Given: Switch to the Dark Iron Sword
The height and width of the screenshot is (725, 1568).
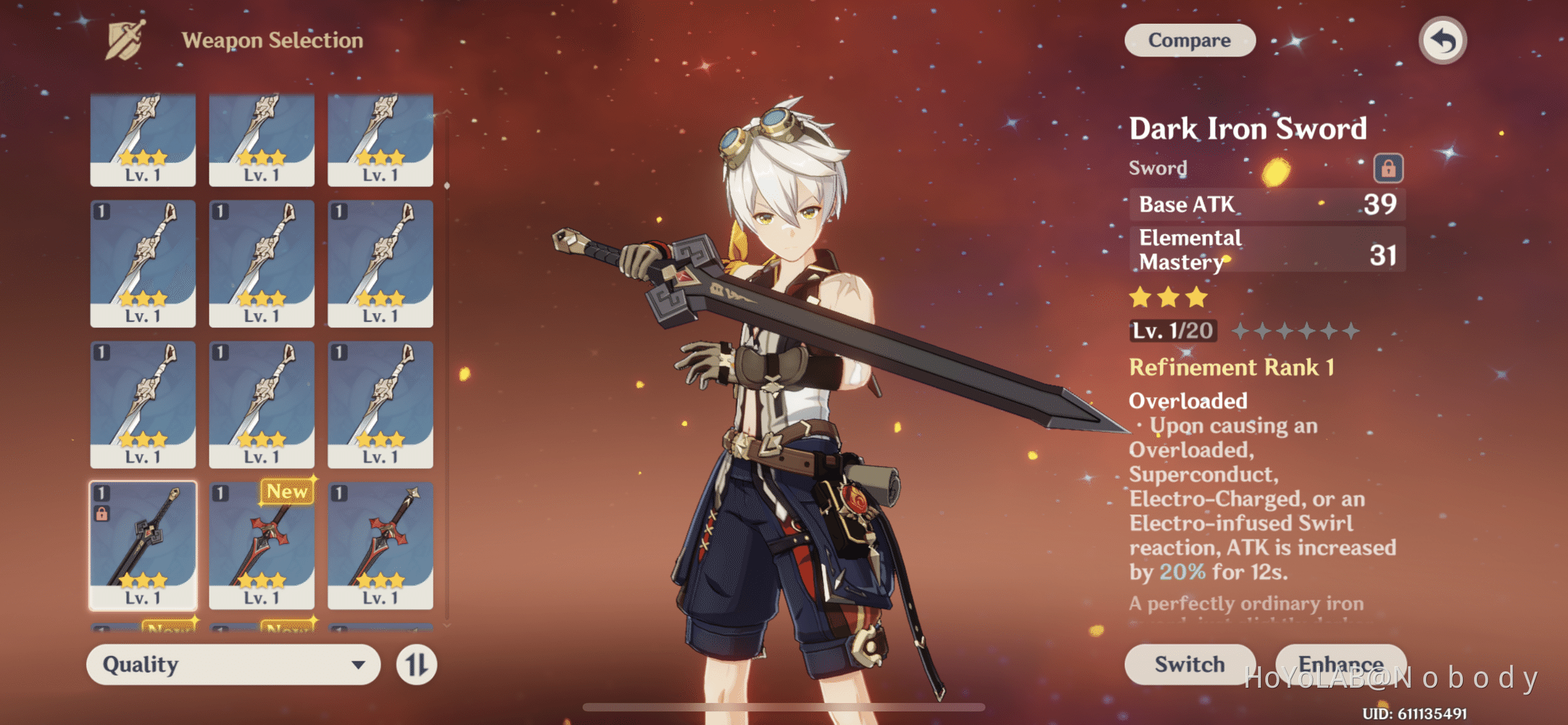Looking at the screenshot, I should coord(1189,664).
